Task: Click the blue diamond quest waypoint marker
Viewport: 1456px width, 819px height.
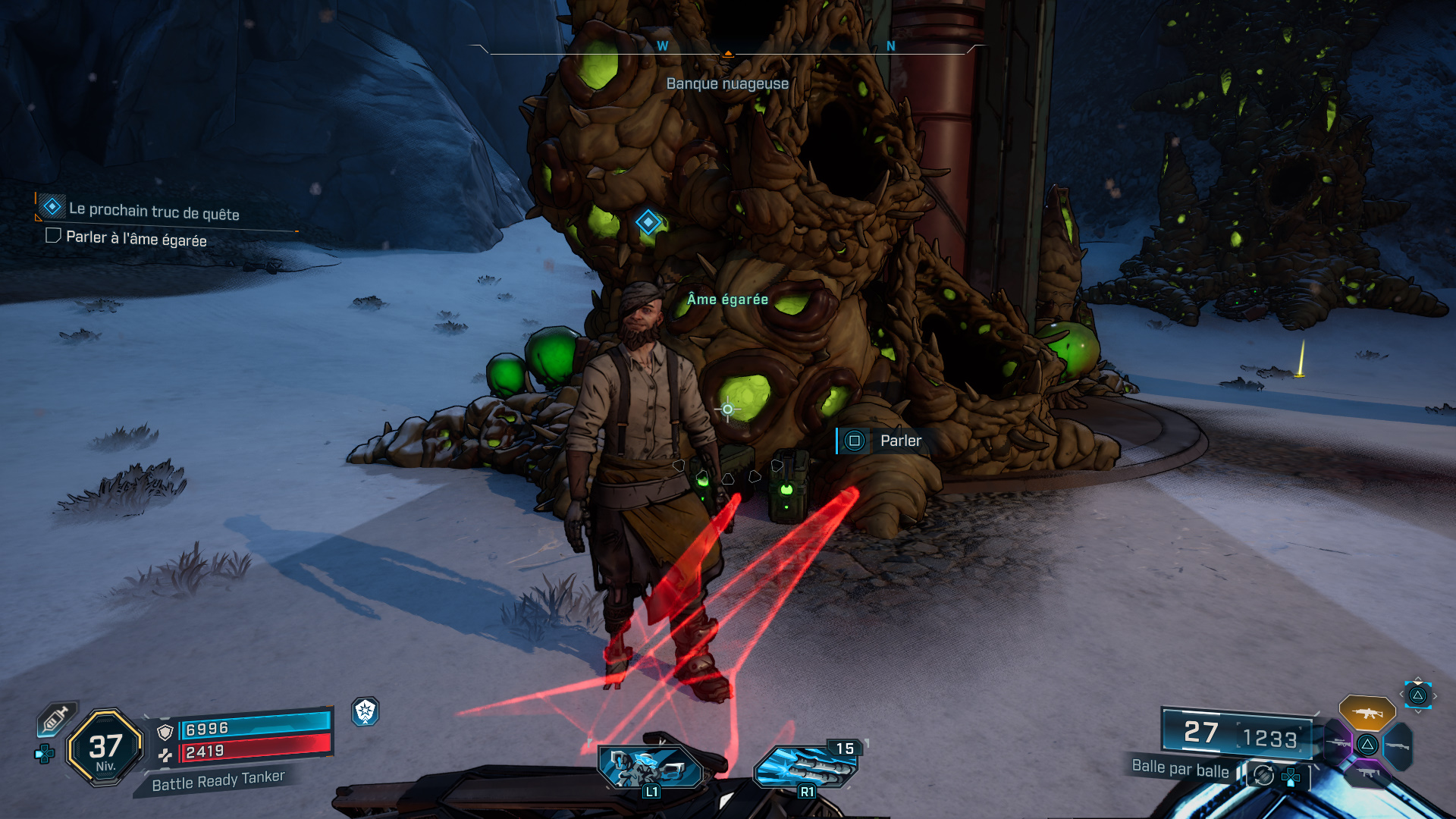Action: point(648,222)
